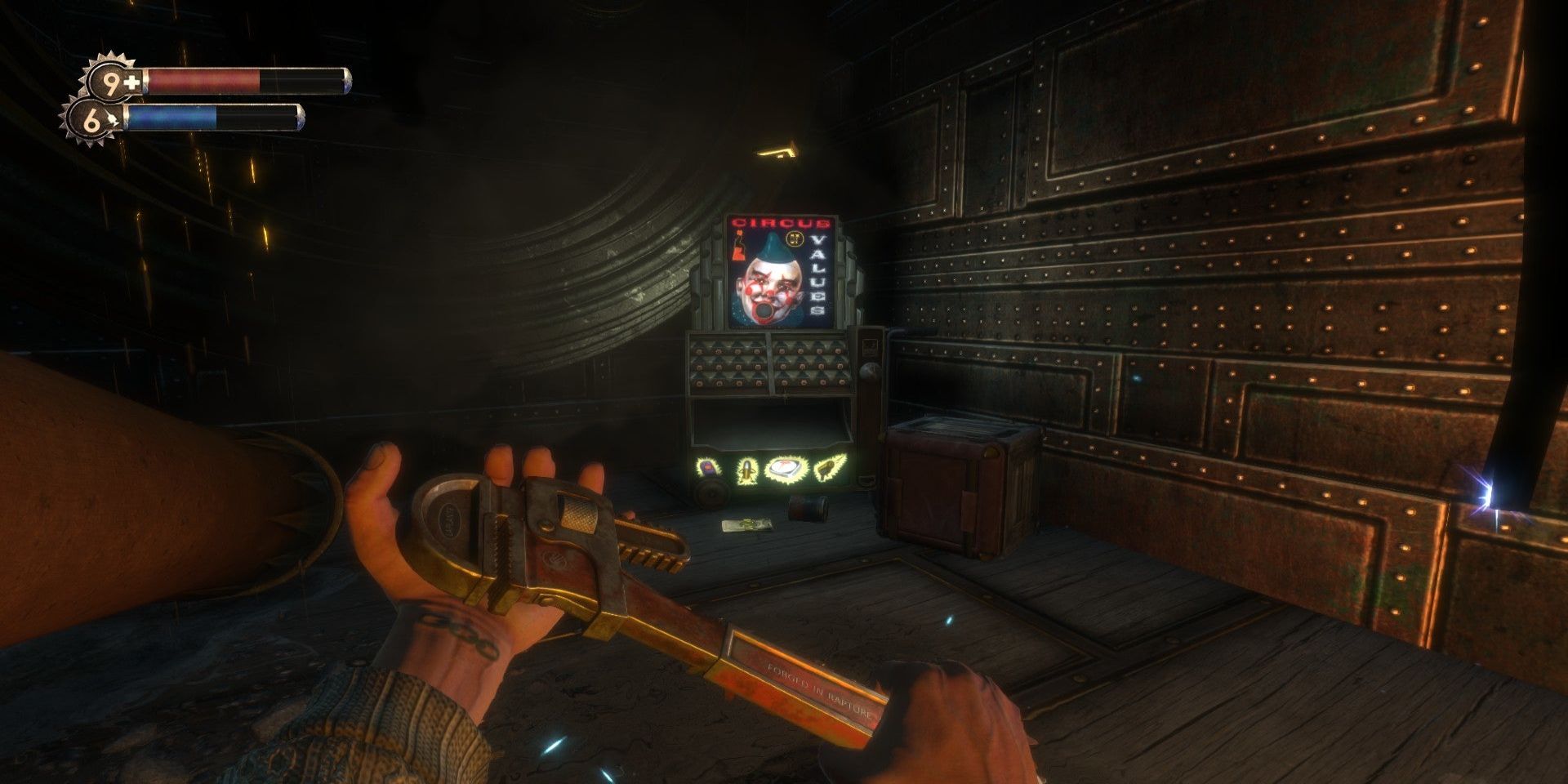Image resolution: width=1568 pixels, height=784 pixels.
Task: Click the syringe symbol on the EVE gauge
Action: [x=113, y=117]
